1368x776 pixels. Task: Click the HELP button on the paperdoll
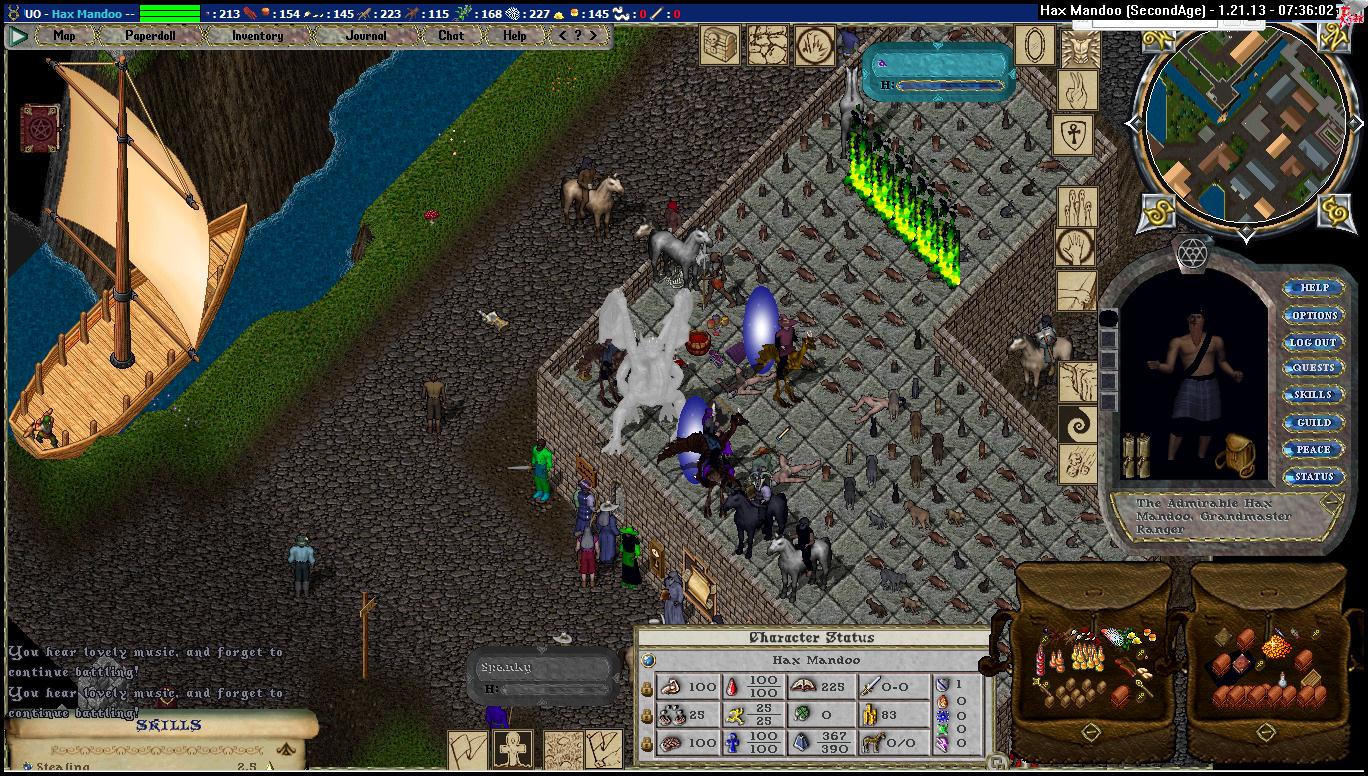(x=1313, y=288)
